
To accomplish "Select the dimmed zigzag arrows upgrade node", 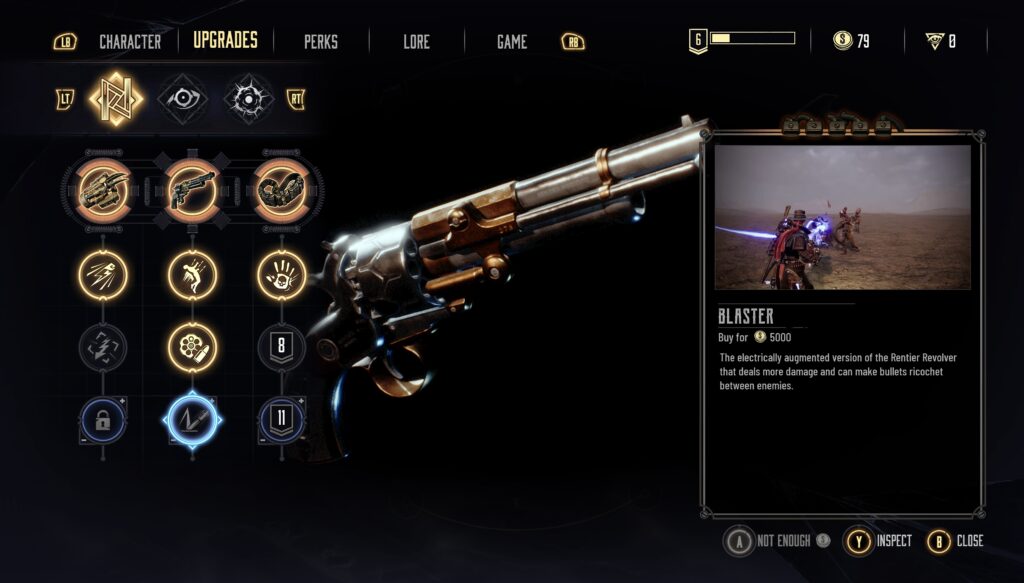I will [x=103, y=348].
